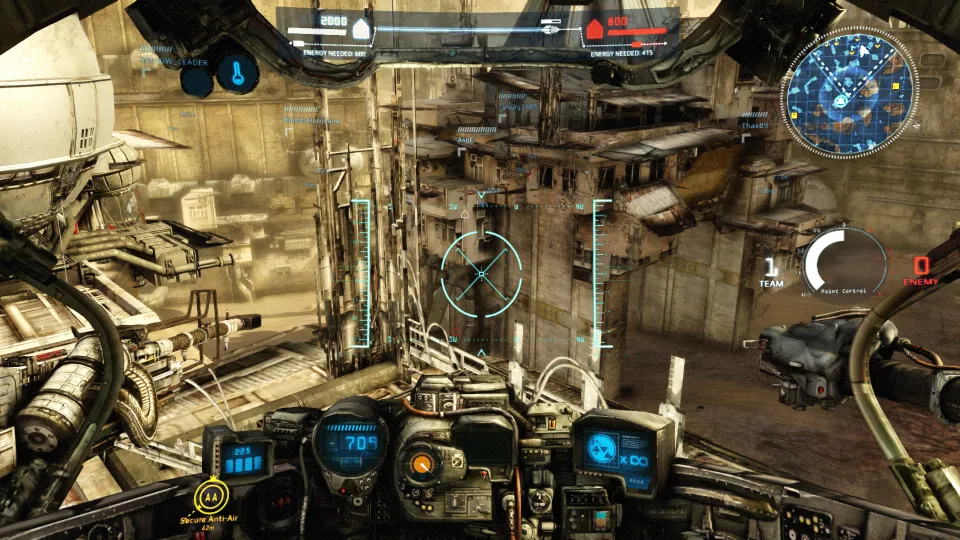The height and width of the screenshot is (540, 960).
Task: Click the white team base house icon
Action: coord(361,29)
